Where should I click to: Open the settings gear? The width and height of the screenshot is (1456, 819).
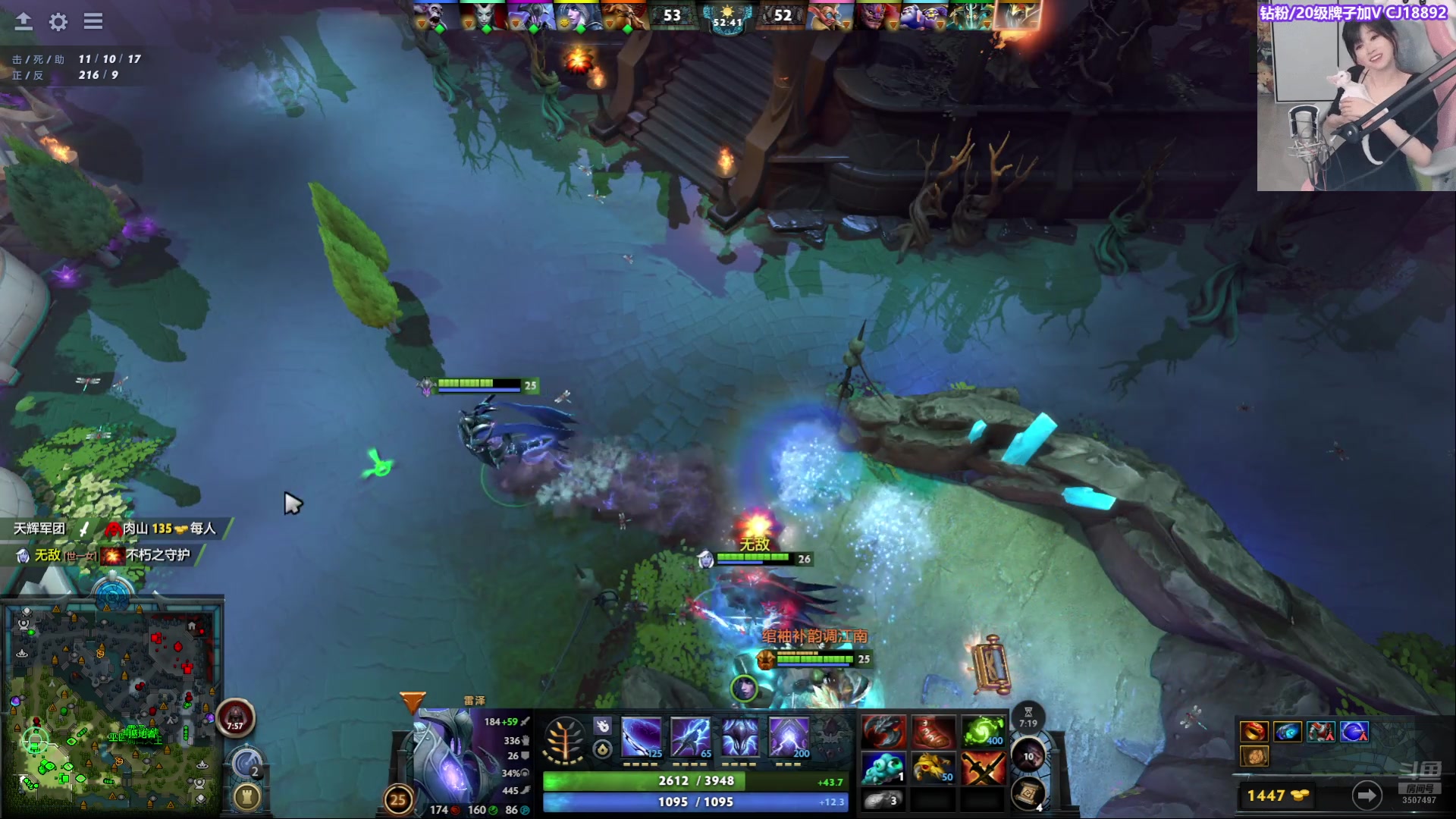[58, 21]
